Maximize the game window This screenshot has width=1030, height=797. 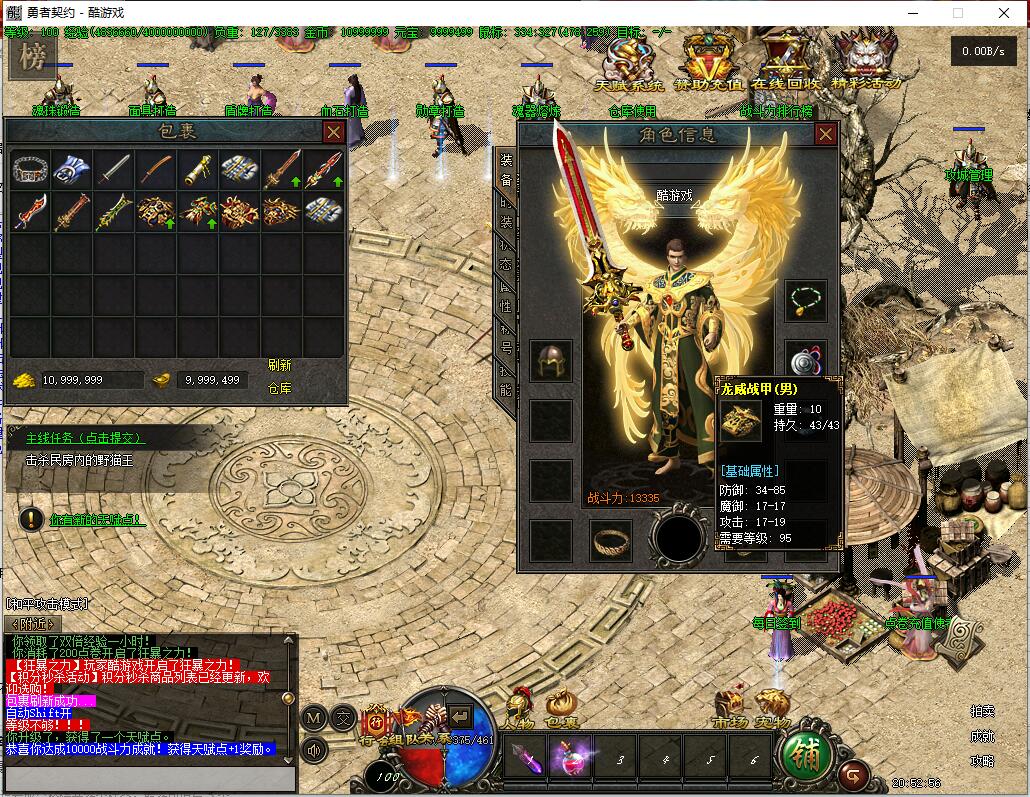click(x=957, y=13)
